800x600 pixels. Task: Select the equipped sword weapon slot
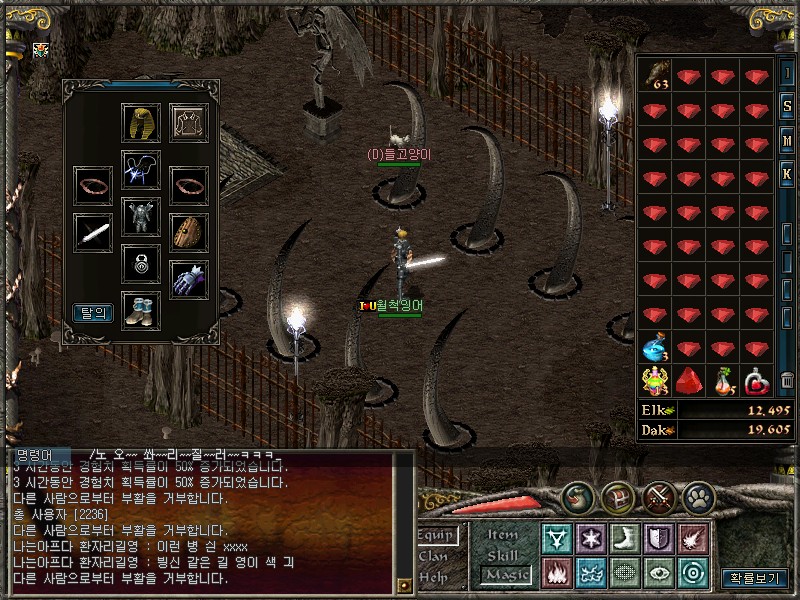point(93,232)
